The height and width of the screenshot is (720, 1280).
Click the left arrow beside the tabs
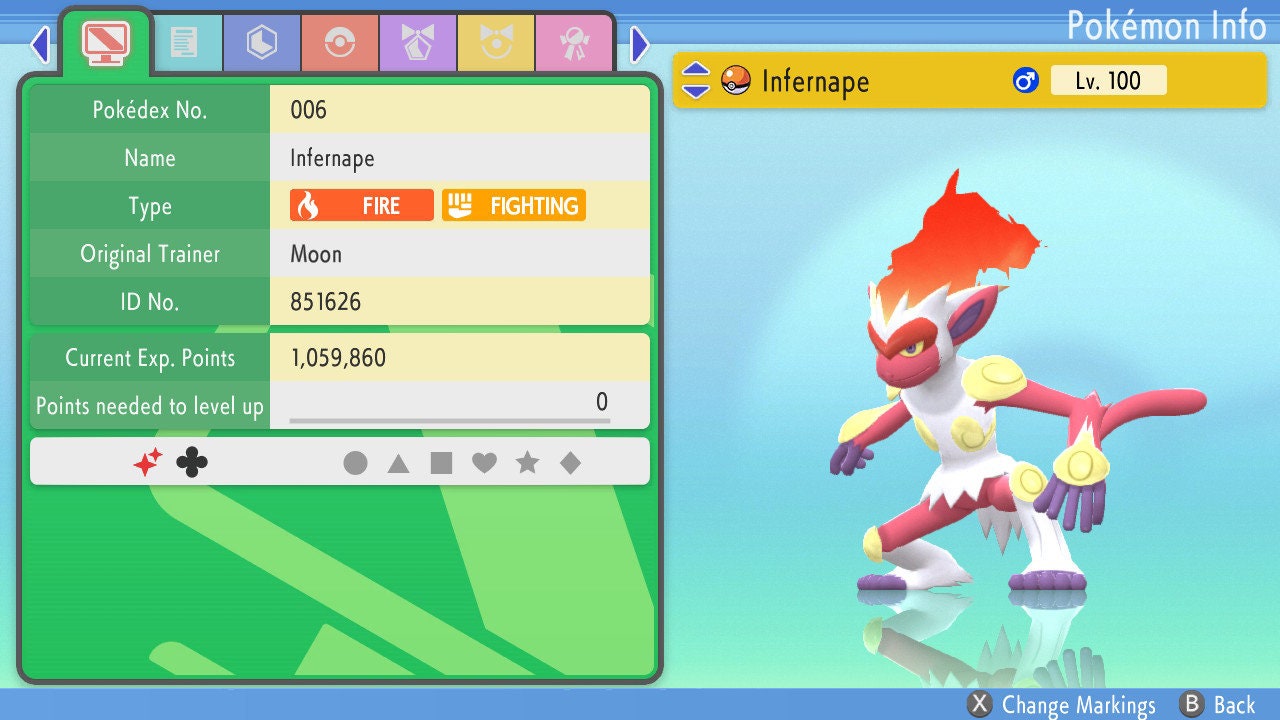pos(41,44)
